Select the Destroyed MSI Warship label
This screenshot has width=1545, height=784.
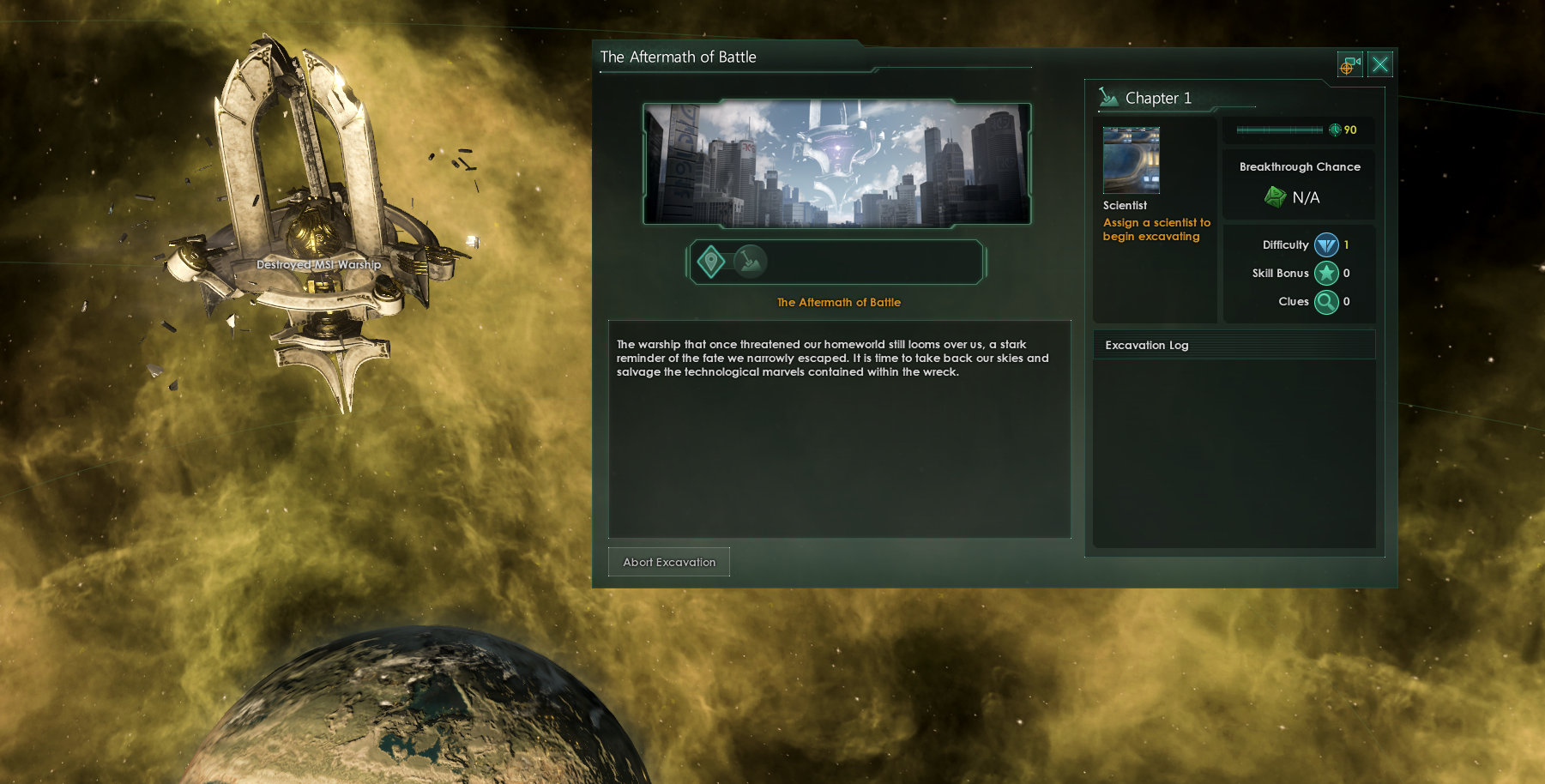pos(318,265)
